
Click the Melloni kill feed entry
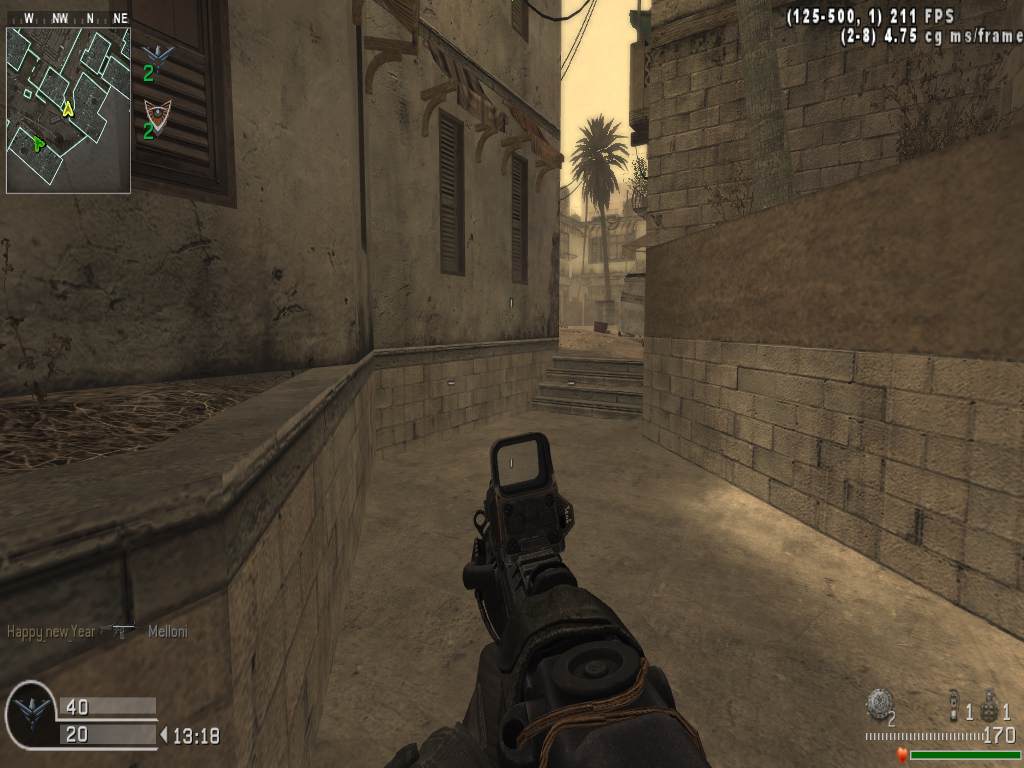167,632
